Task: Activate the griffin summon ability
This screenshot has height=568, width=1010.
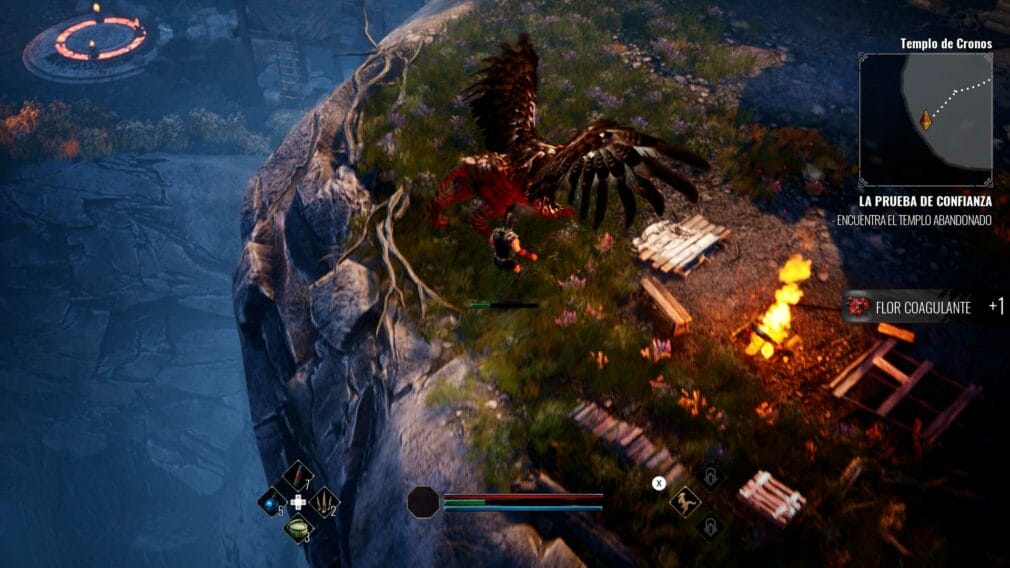Action: click(685, 501)
